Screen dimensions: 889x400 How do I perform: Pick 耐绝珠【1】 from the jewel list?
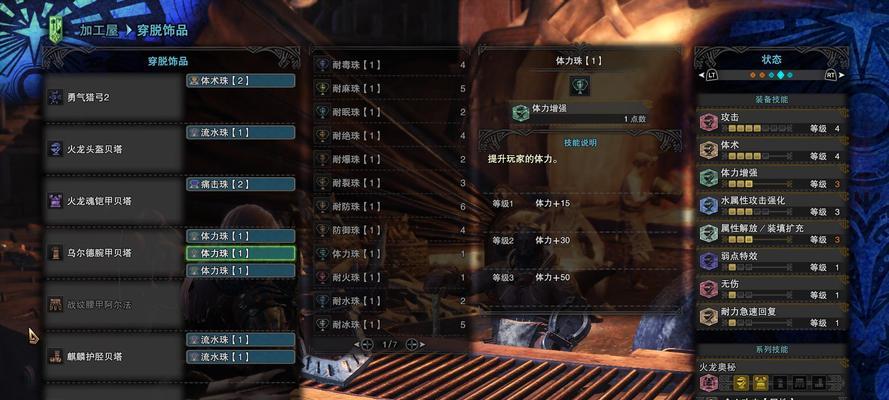point(390,135)
